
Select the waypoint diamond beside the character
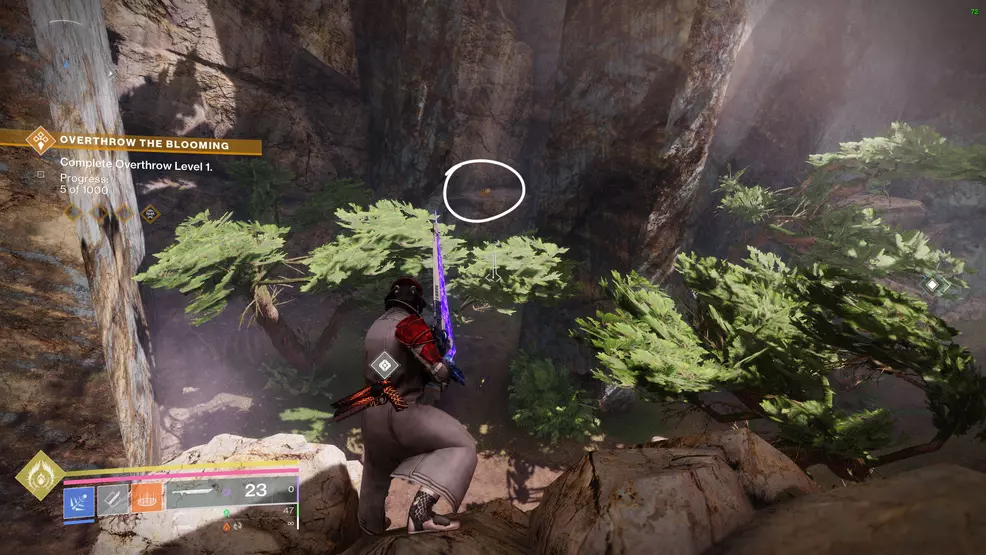pos(383,364)
